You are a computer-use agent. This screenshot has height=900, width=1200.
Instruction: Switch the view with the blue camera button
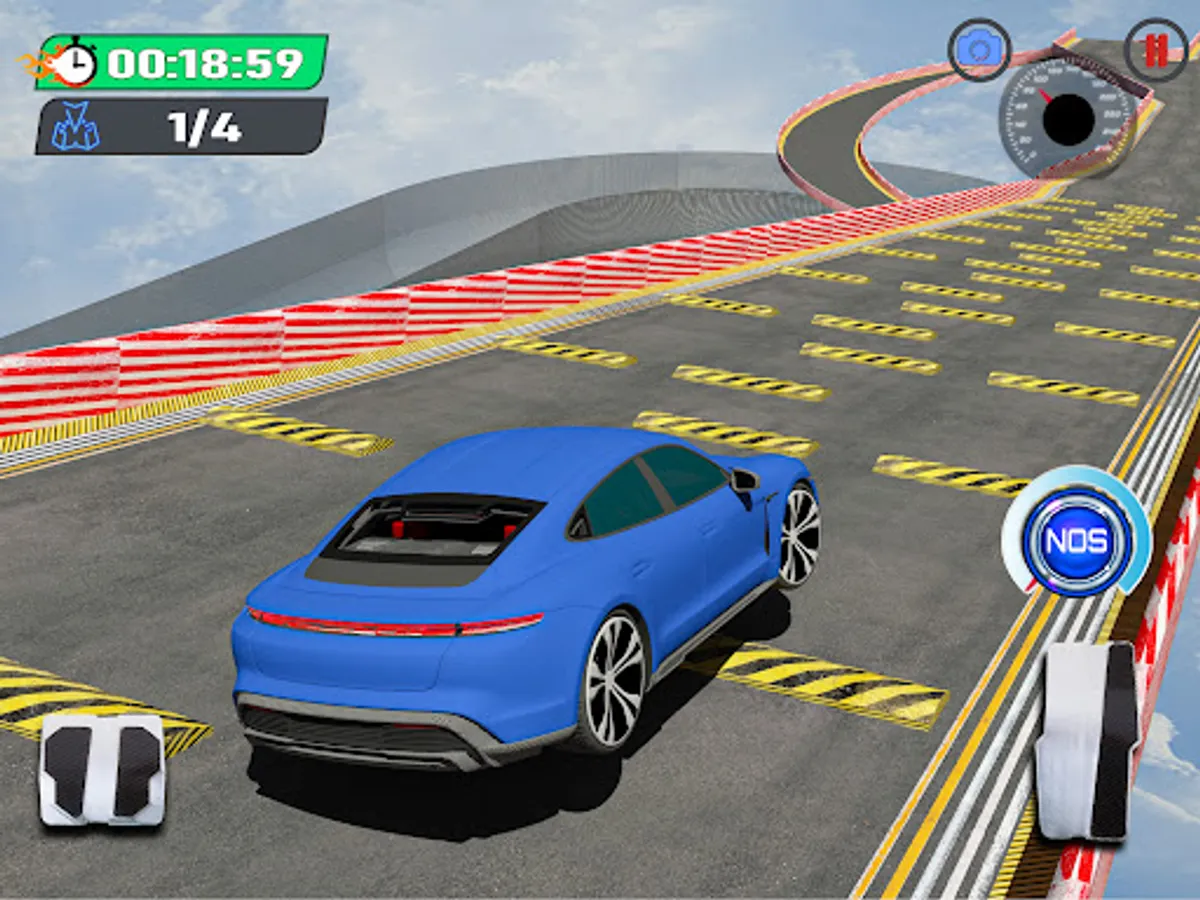tap(979, 50)
